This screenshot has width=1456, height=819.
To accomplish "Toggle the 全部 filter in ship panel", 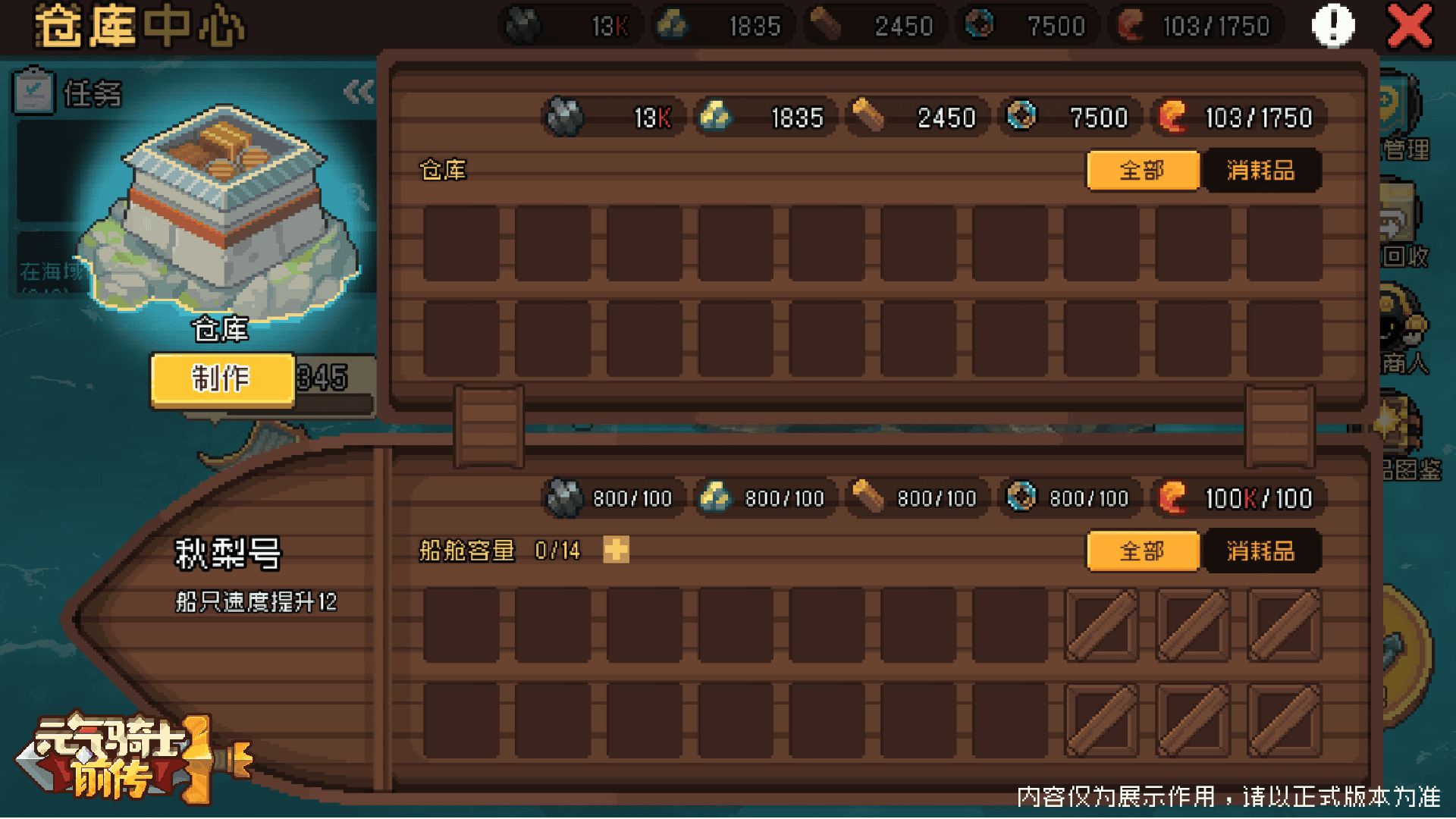I will [x=1143, y=551].
